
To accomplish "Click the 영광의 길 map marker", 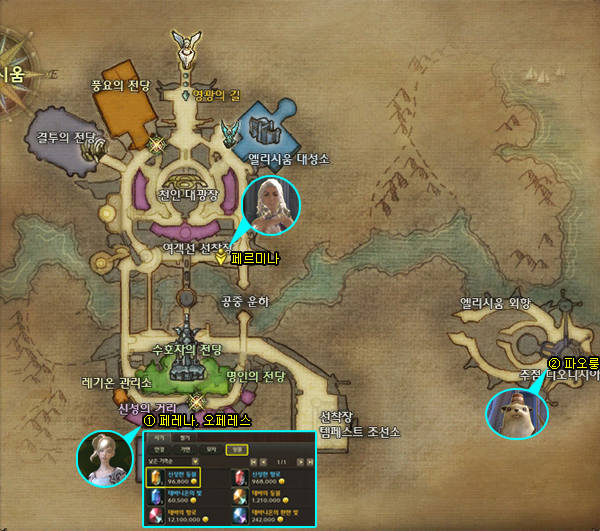I will tap(185, 95).
